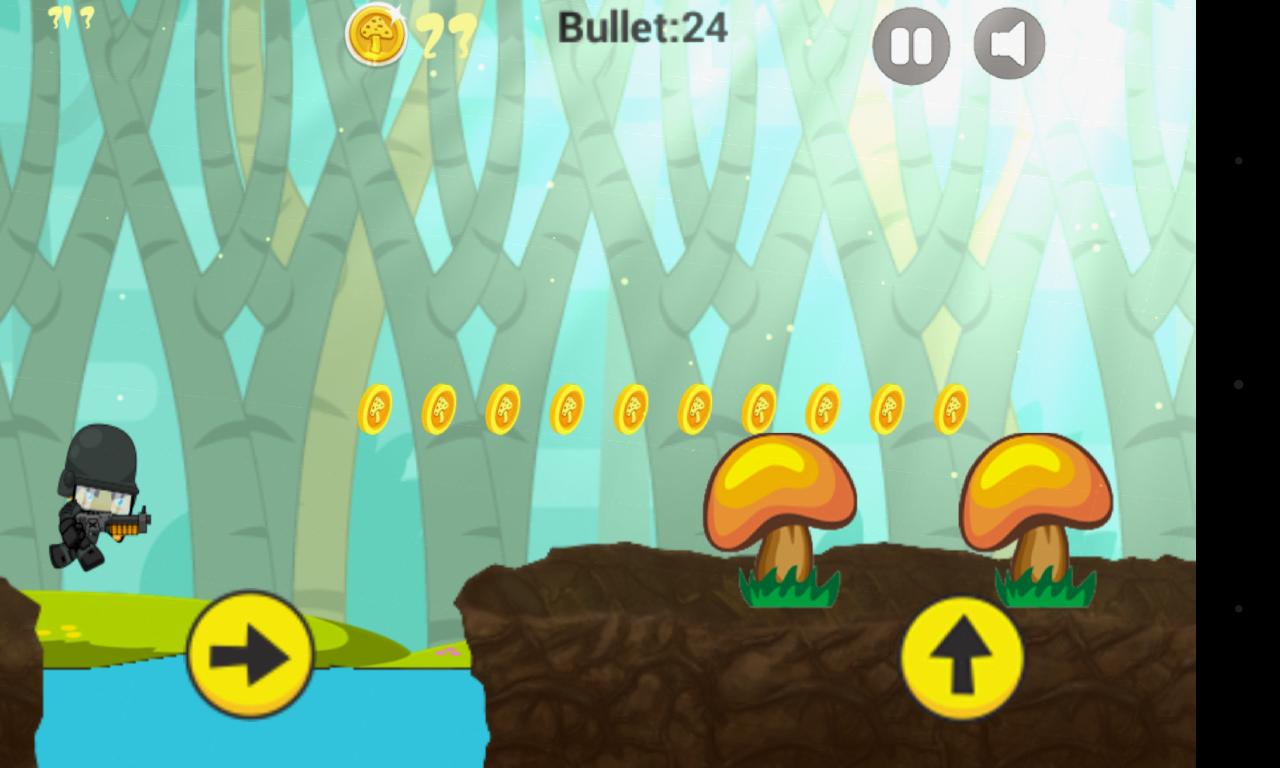Pause the game with the pause button
This screenshot has height=768, width=1280.
point(911,46)
